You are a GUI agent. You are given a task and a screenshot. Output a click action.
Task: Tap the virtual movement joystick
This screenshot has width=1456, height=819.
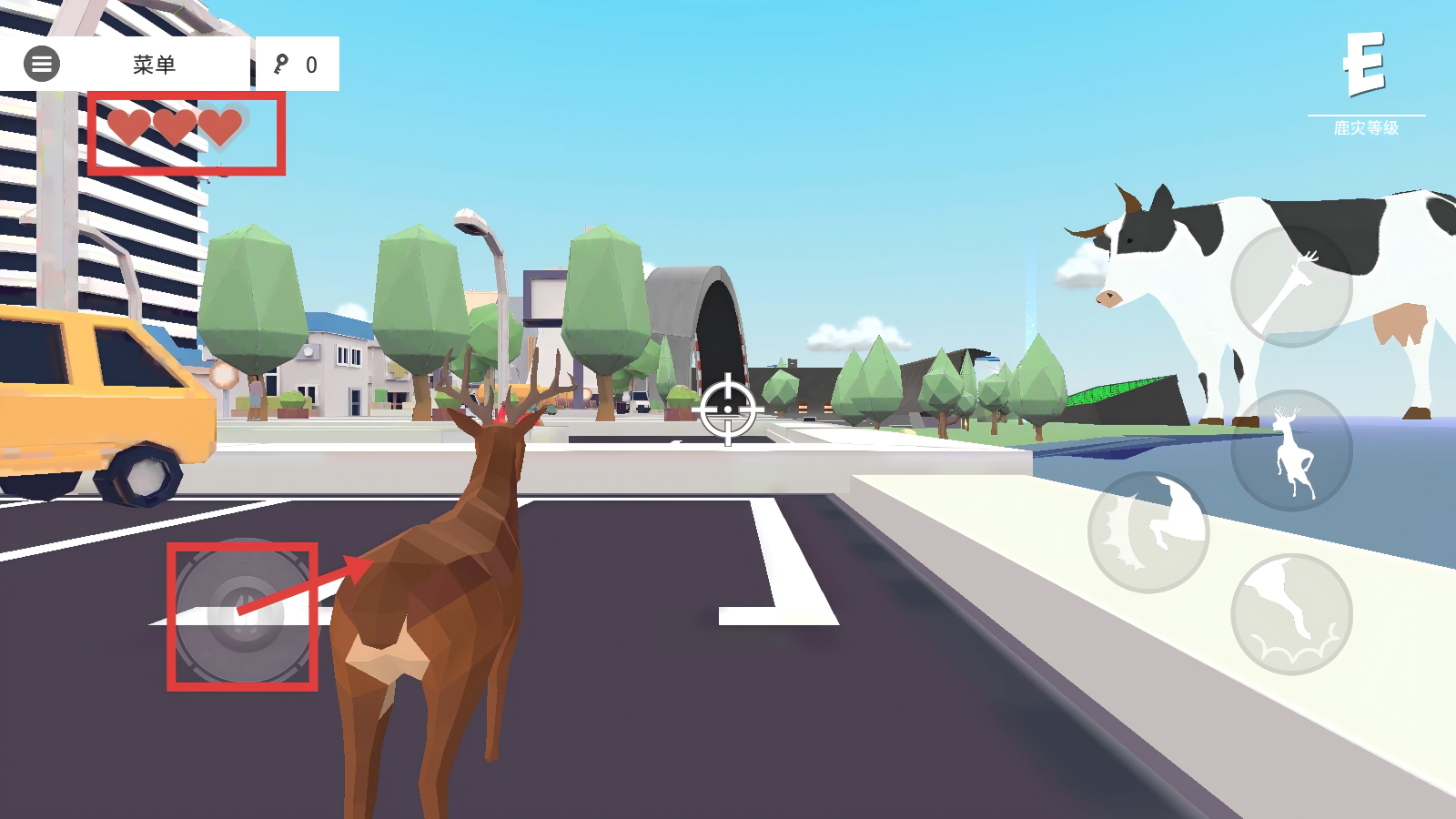pyautogui.click(x=242, y=616)
